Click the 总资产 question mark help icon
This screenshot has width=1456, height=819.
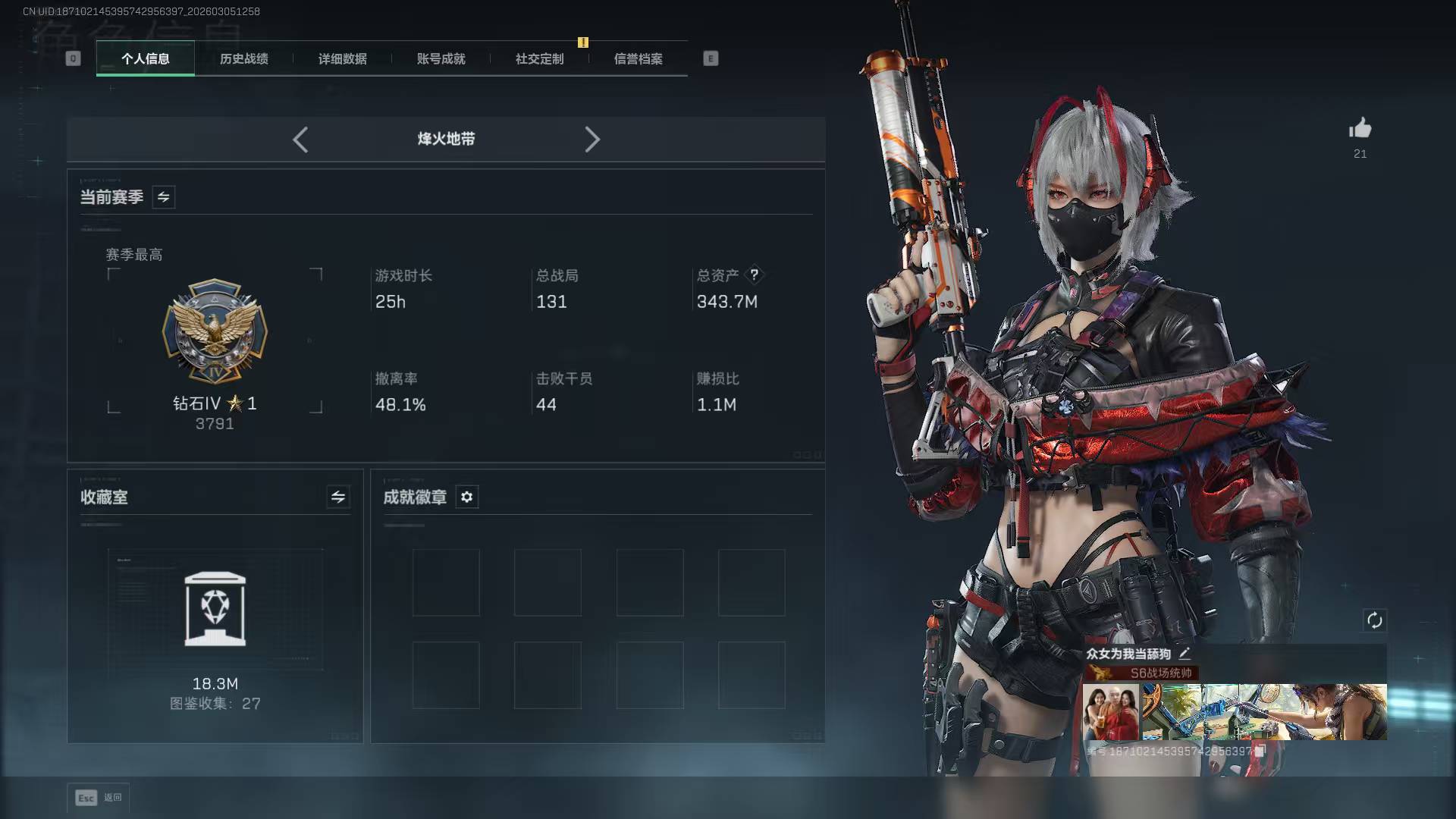pyautogui.click(x=754, y=275)
